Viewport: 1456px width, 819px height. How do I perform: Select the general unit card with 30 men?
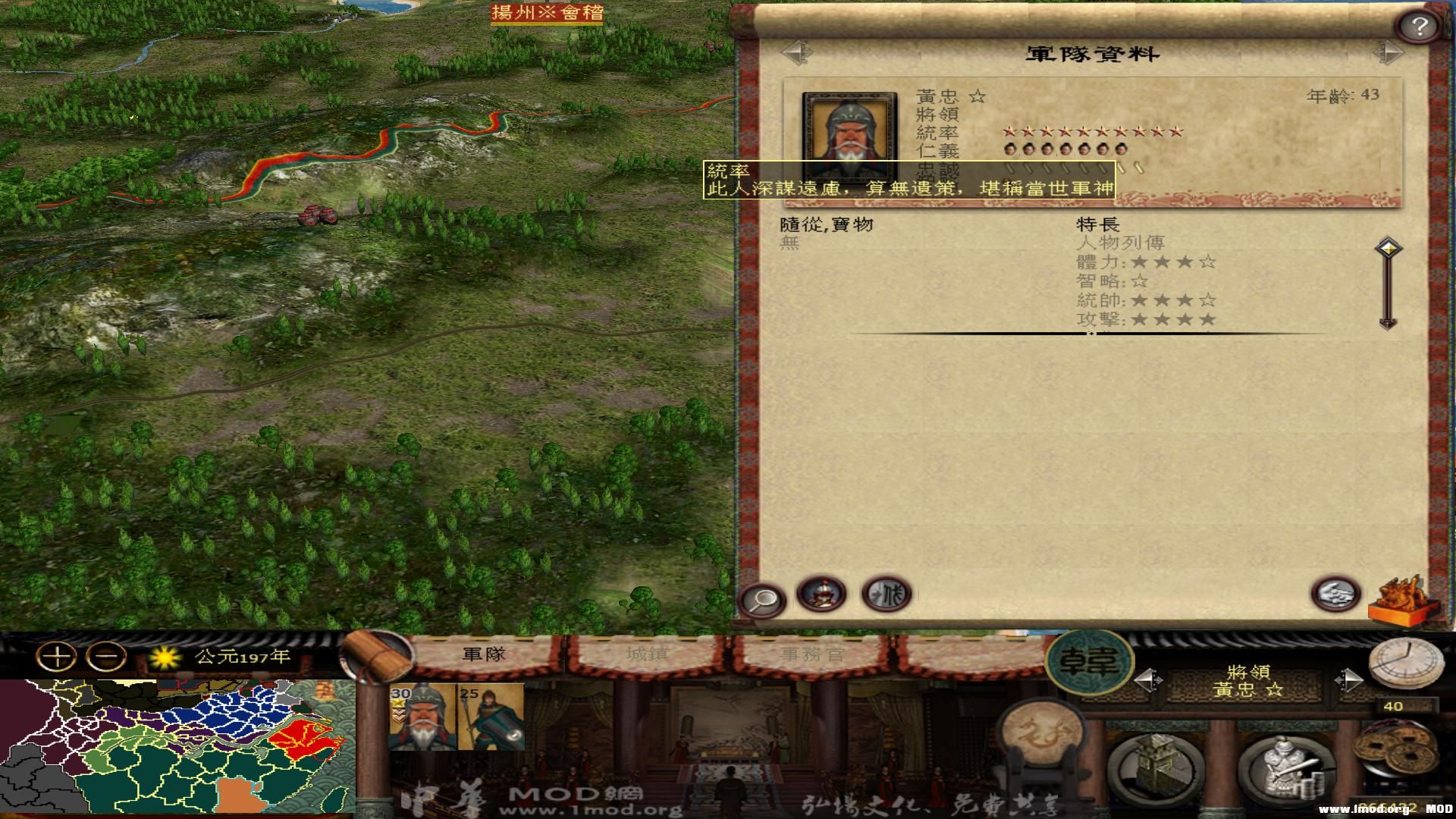422,717
